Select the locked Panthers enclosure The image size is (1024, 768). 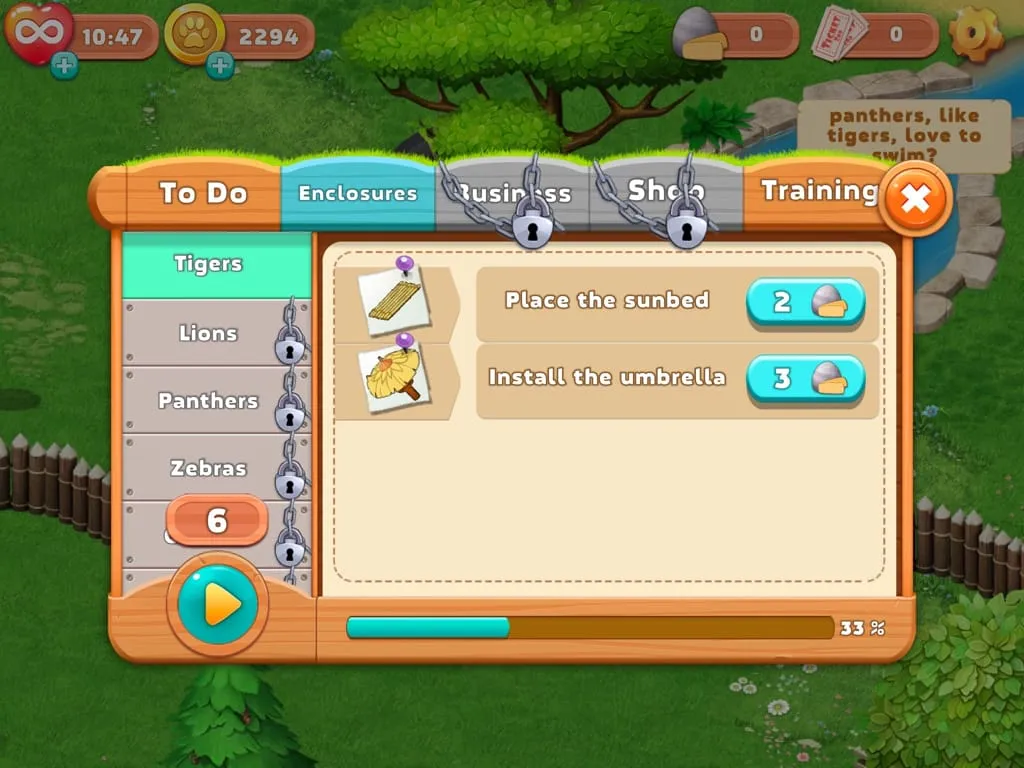208,401
